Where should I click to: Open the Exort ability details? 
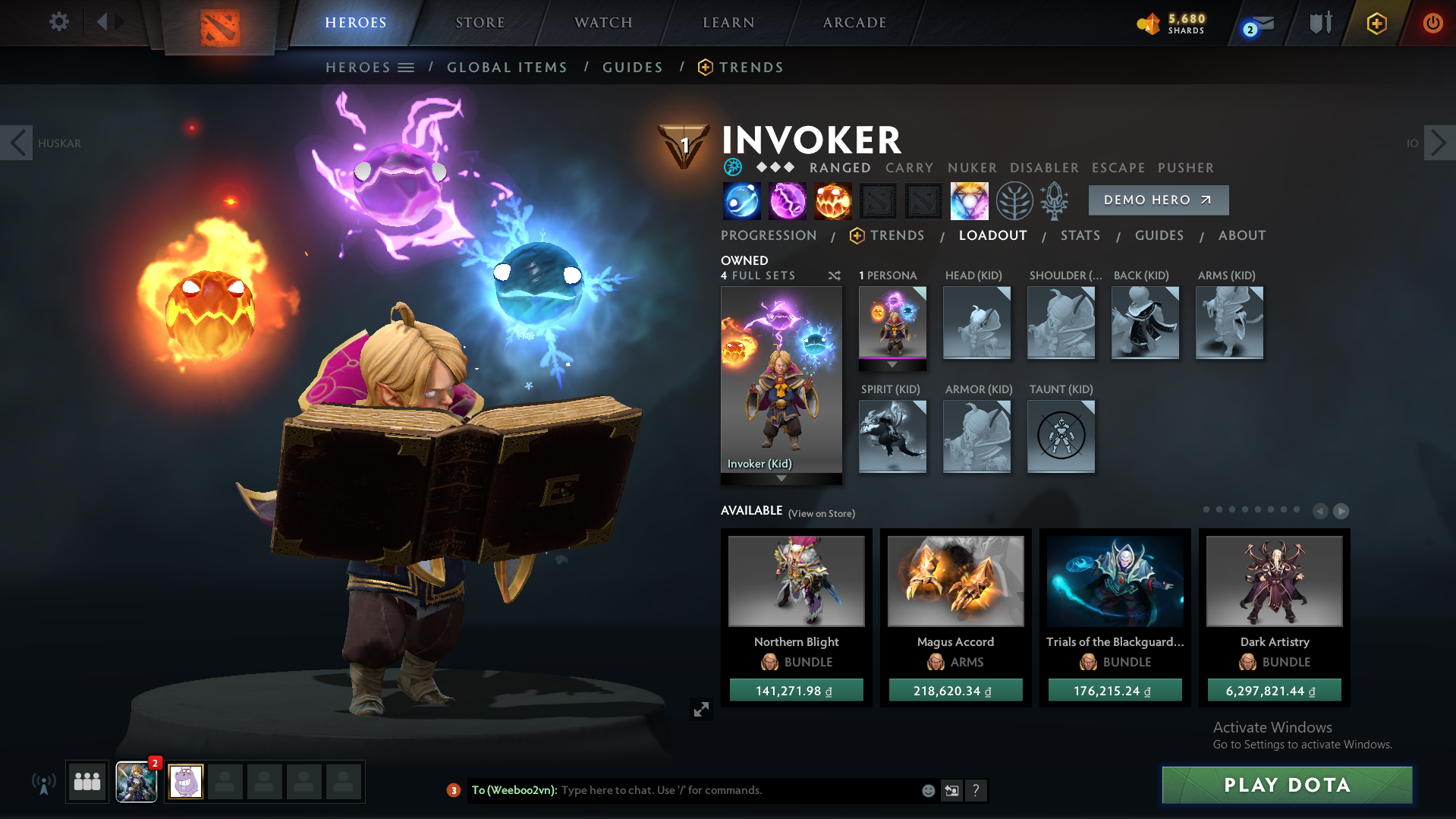833,200
